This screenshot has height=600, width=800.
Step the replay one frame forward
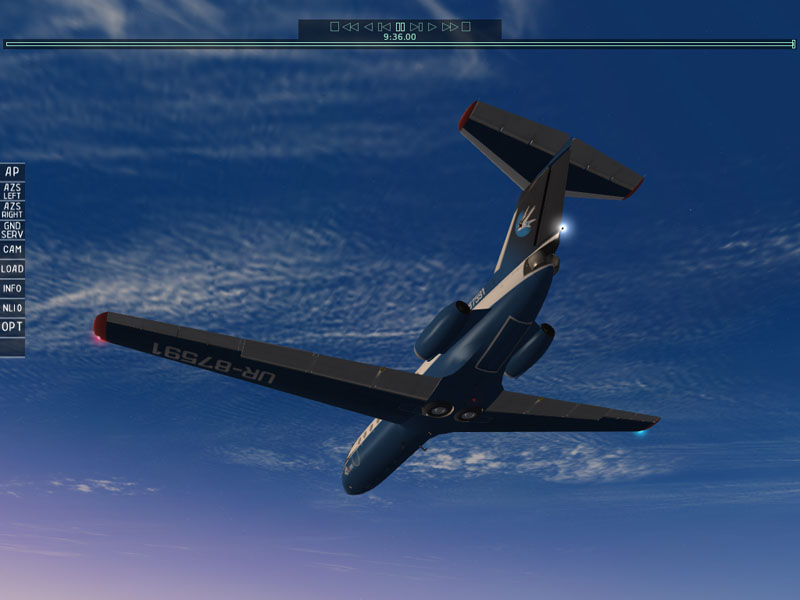pyautogui.click(x=416, y=27)
